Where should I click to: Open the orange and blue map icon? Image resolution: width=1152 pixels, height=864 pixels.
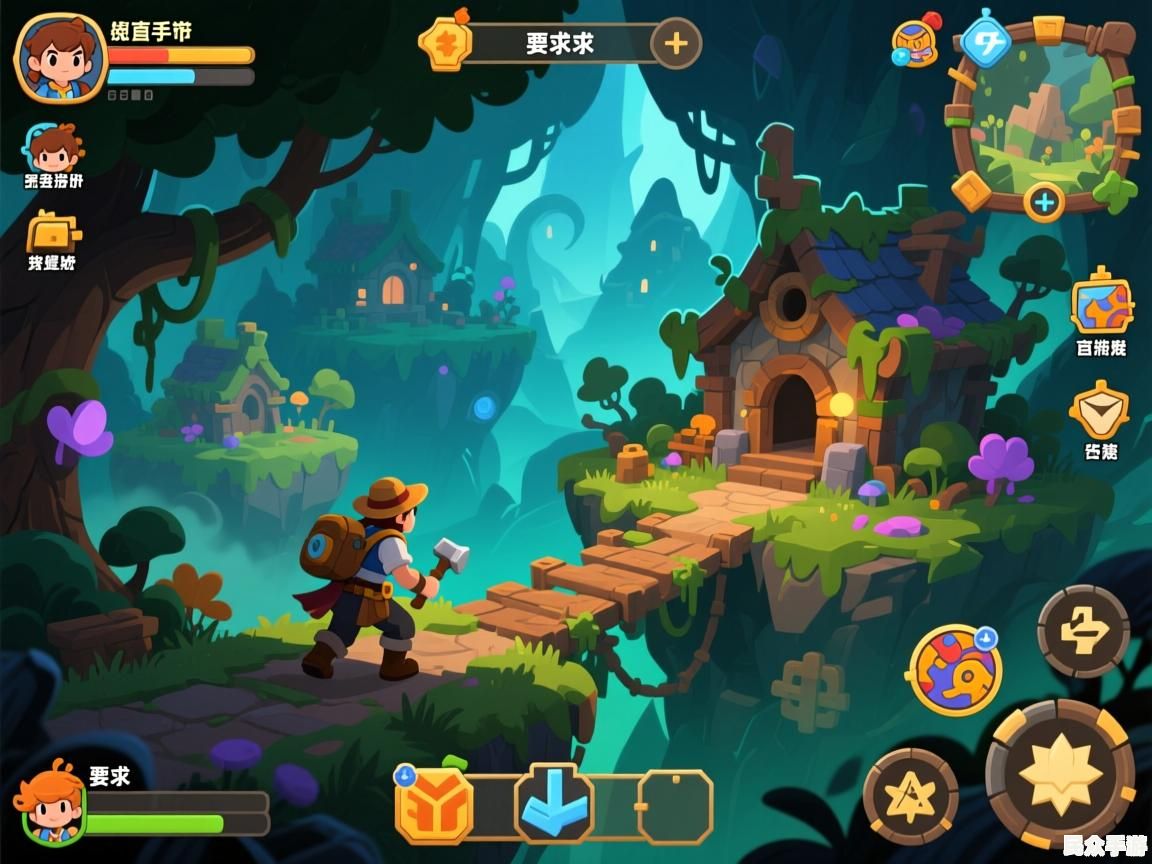click(x=1102, y=305)
